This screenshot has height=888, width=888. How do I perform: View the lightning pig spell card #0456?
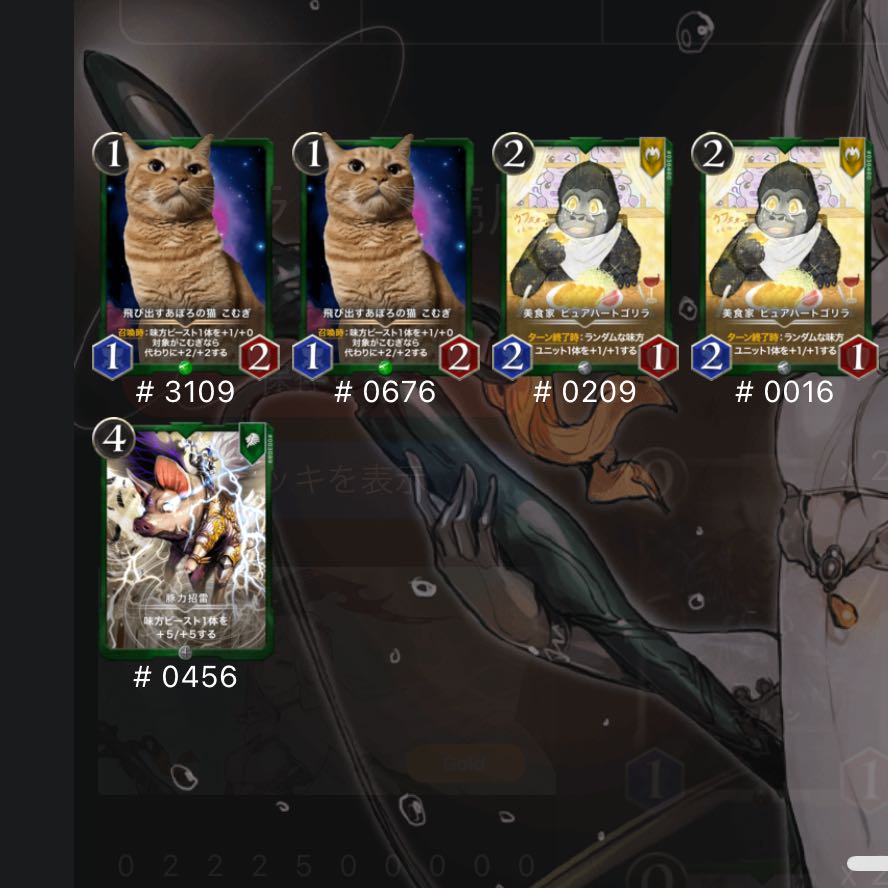coord(186,540)
